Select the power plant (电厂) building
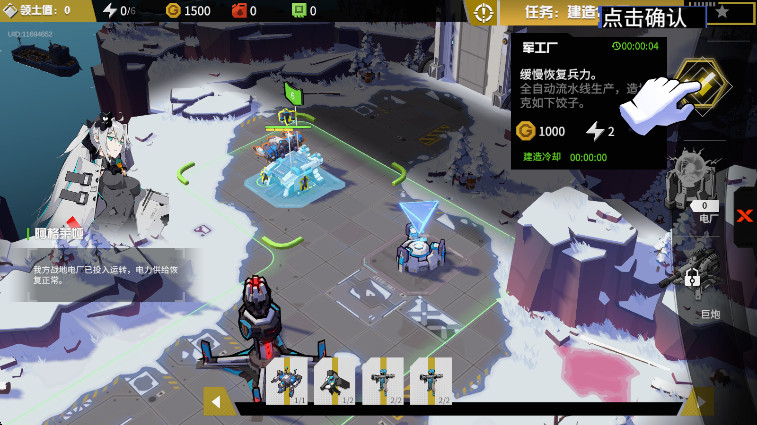Image resolution: width=757 pixels, height=425 pixels. point(696,185)
